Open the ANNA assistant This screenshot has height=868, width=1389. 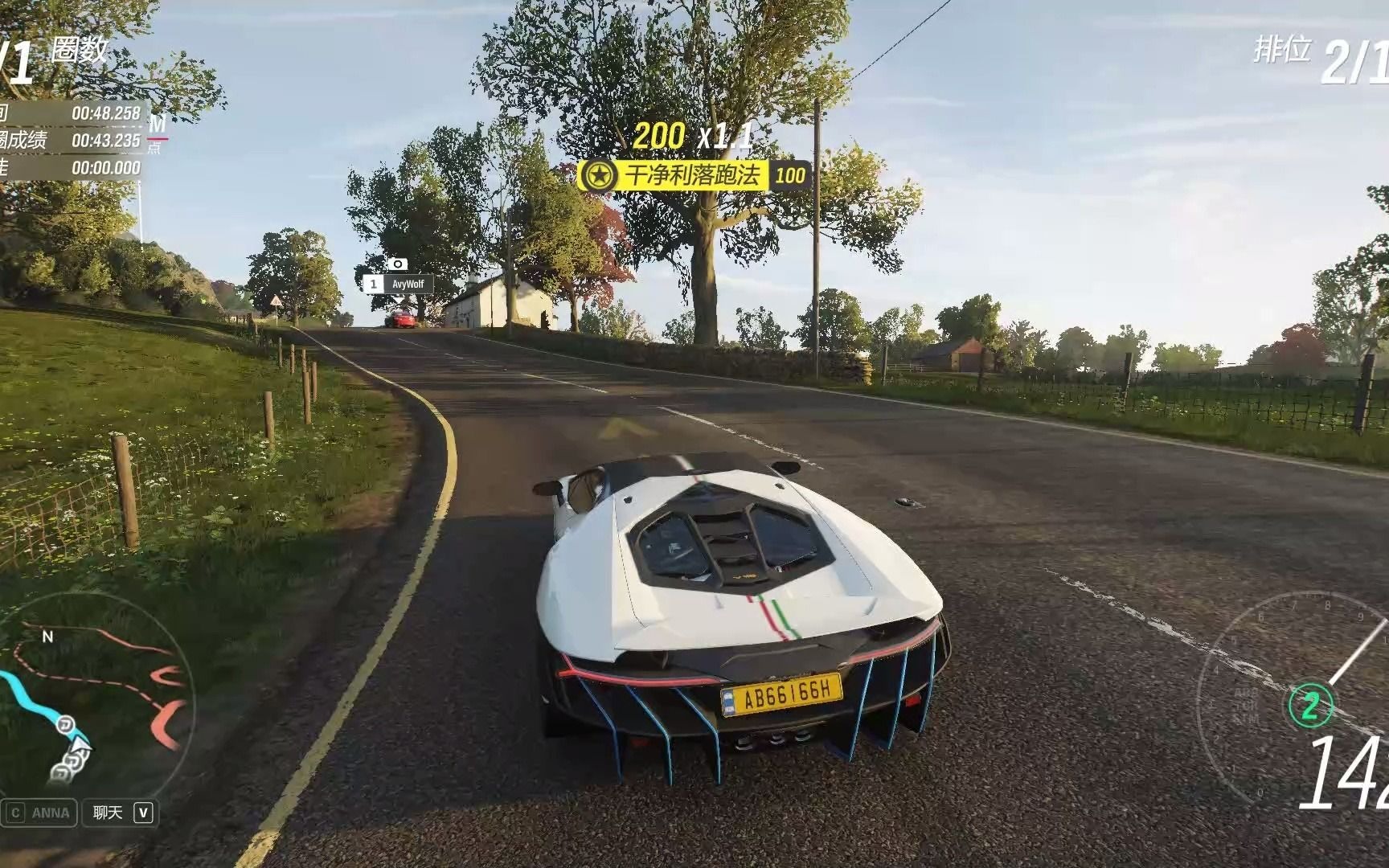pyautogui.click(x=40, y=813)
